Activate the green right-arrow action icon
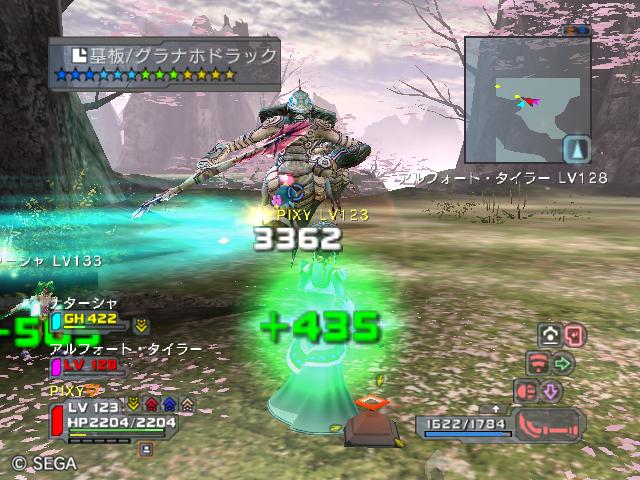 click(x=563, y=362)
